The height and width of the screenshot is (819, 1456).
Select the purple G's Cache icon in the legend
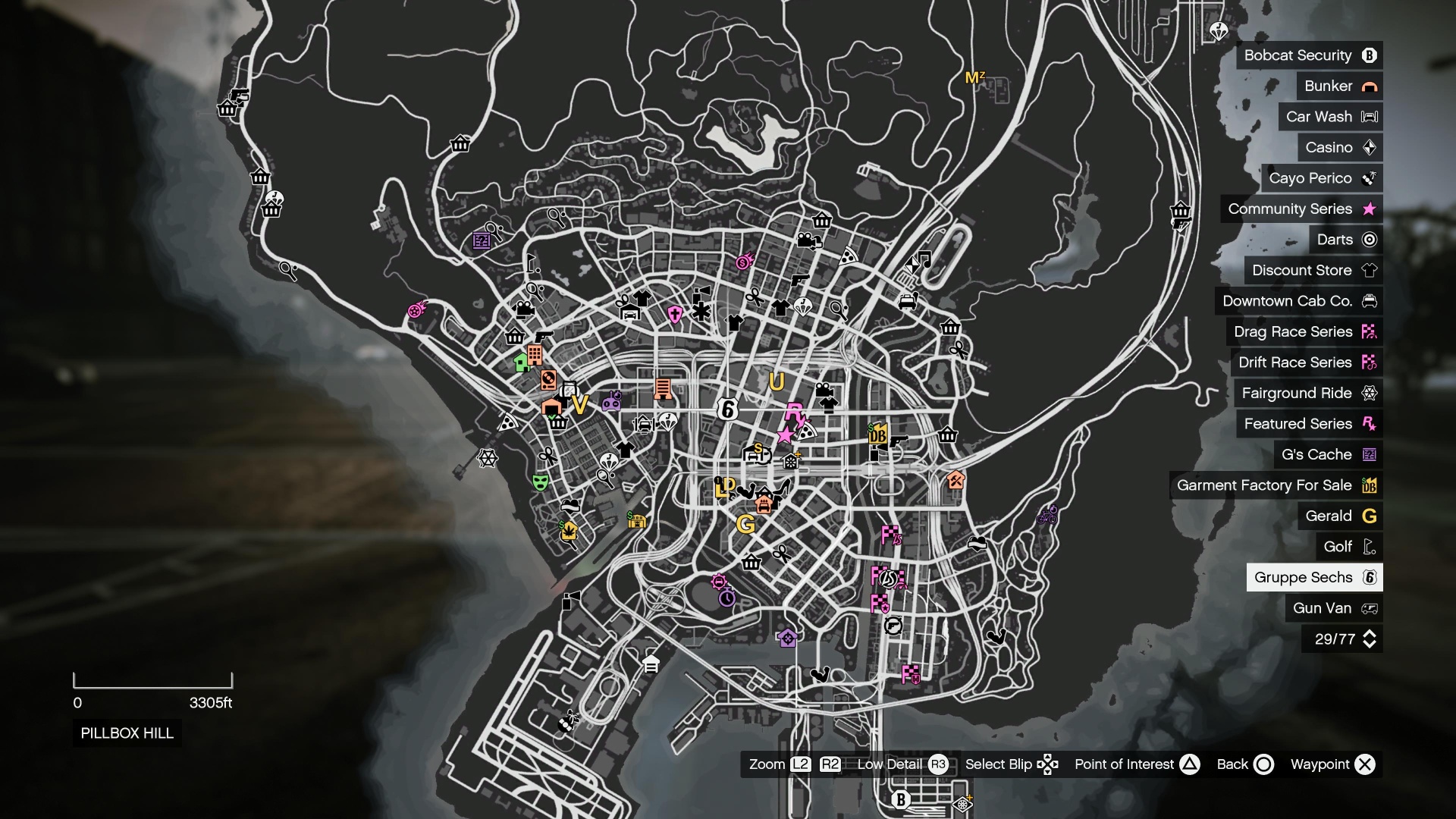1370,454
